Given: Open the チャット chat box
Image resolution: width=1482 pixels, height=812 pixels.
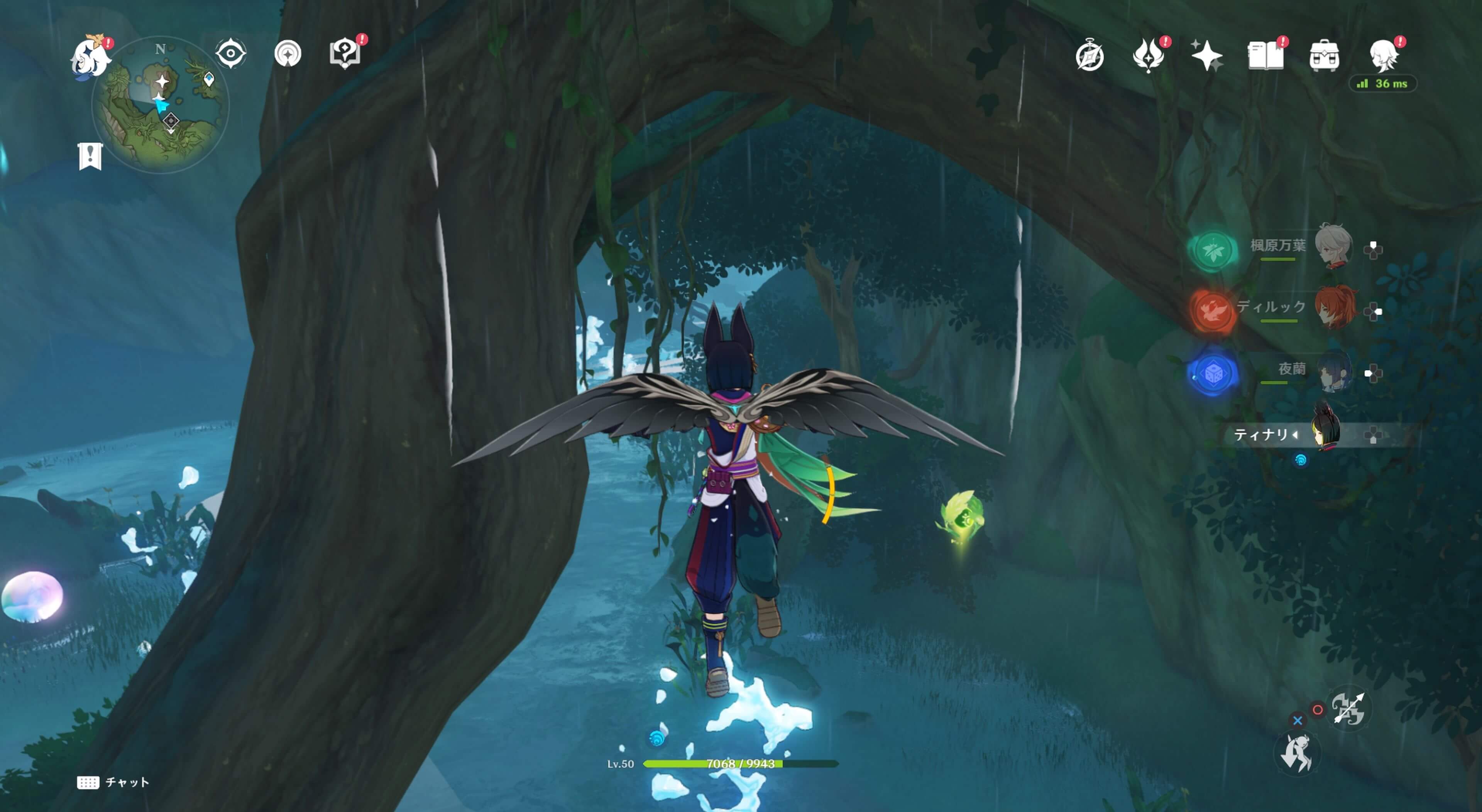Looking at the screenshot, I should pos(113,782).
